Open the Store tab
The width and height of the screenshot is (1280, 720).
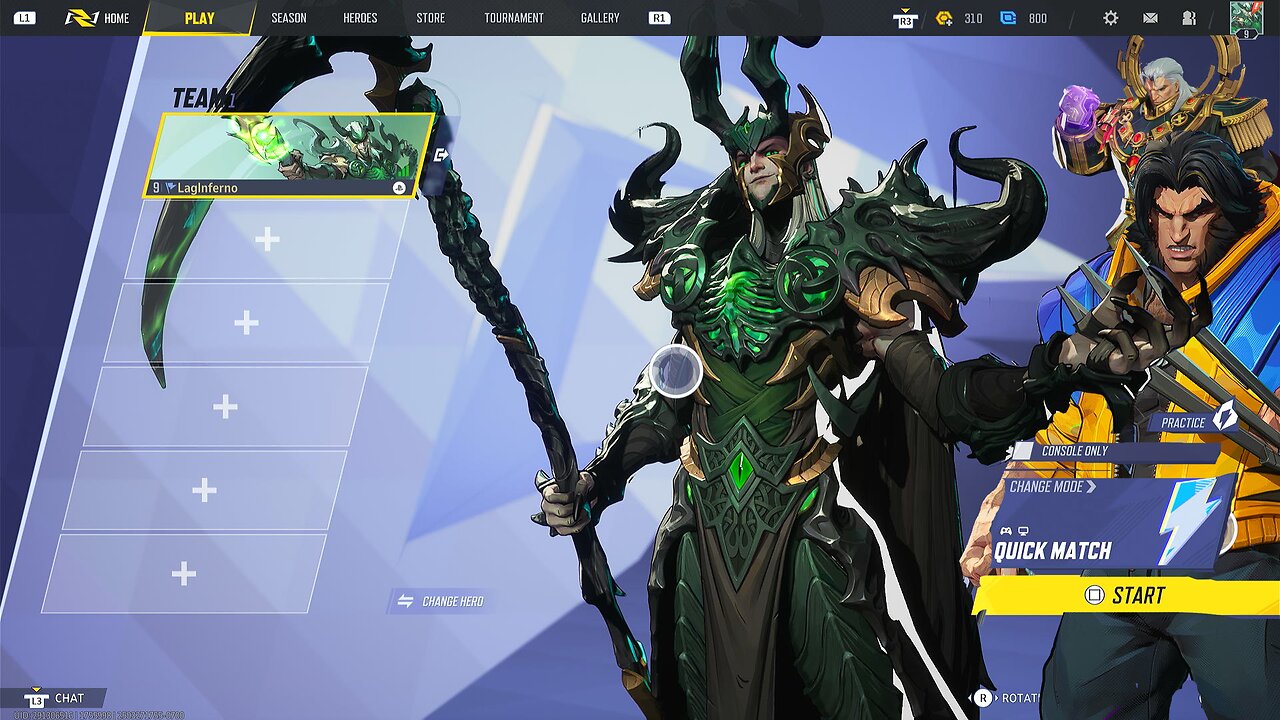[x=431, y=18]
